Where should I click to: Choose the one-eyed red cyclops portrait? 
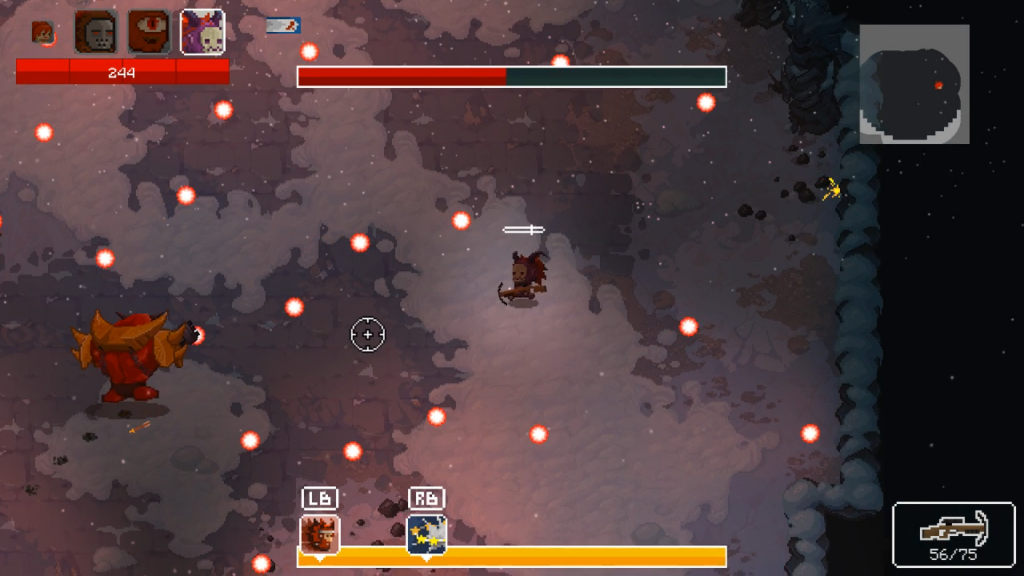[149, 32]
